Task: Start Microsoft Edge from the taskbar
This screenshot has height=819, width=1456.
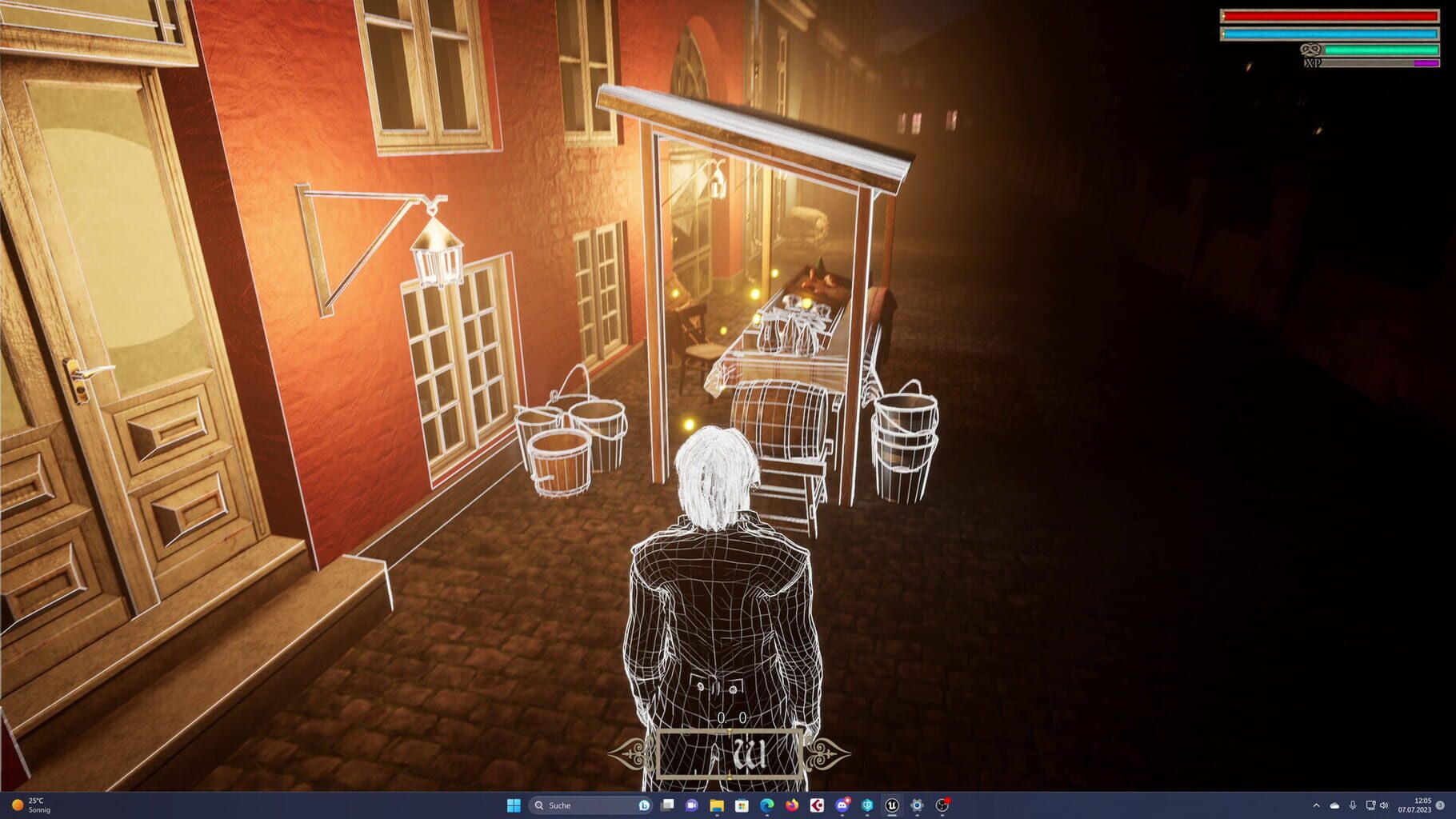Action: [x=766, y=806]
